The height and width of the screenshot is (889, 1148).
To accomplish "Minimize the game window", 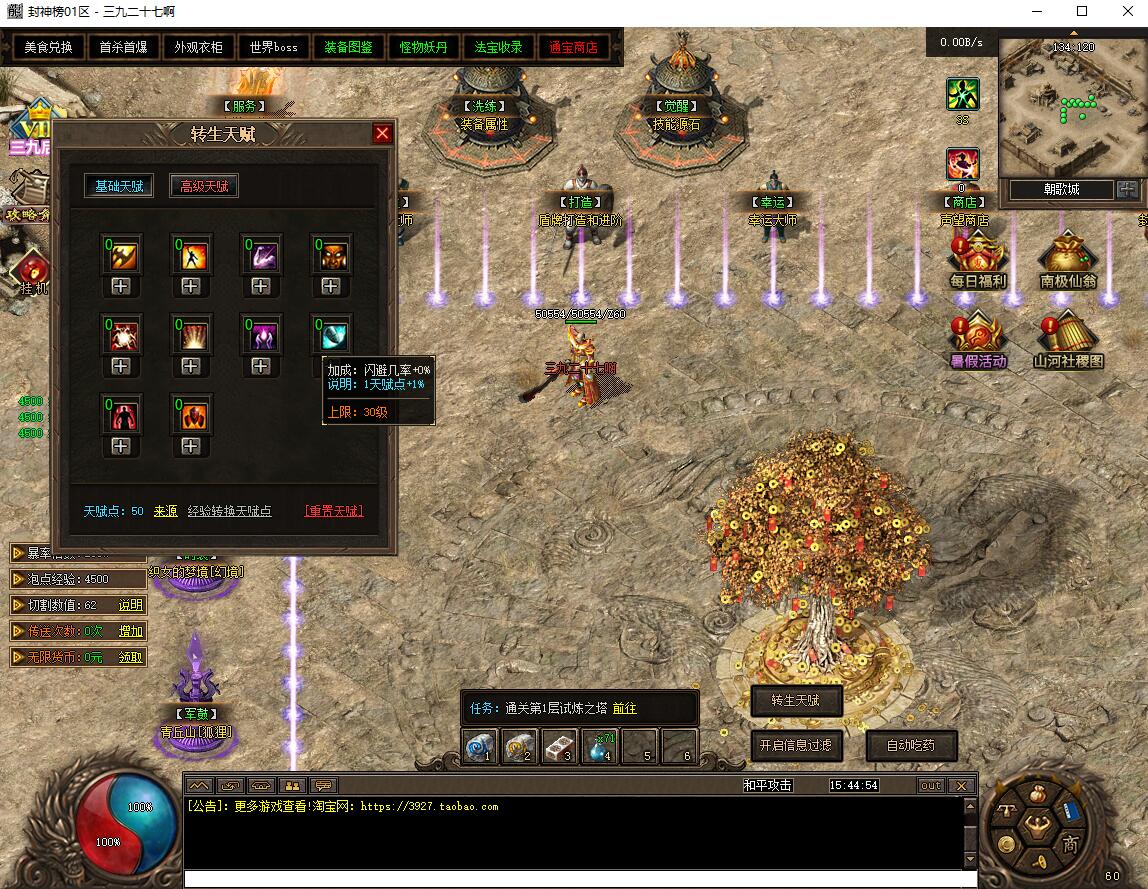I will (1036, 12).
